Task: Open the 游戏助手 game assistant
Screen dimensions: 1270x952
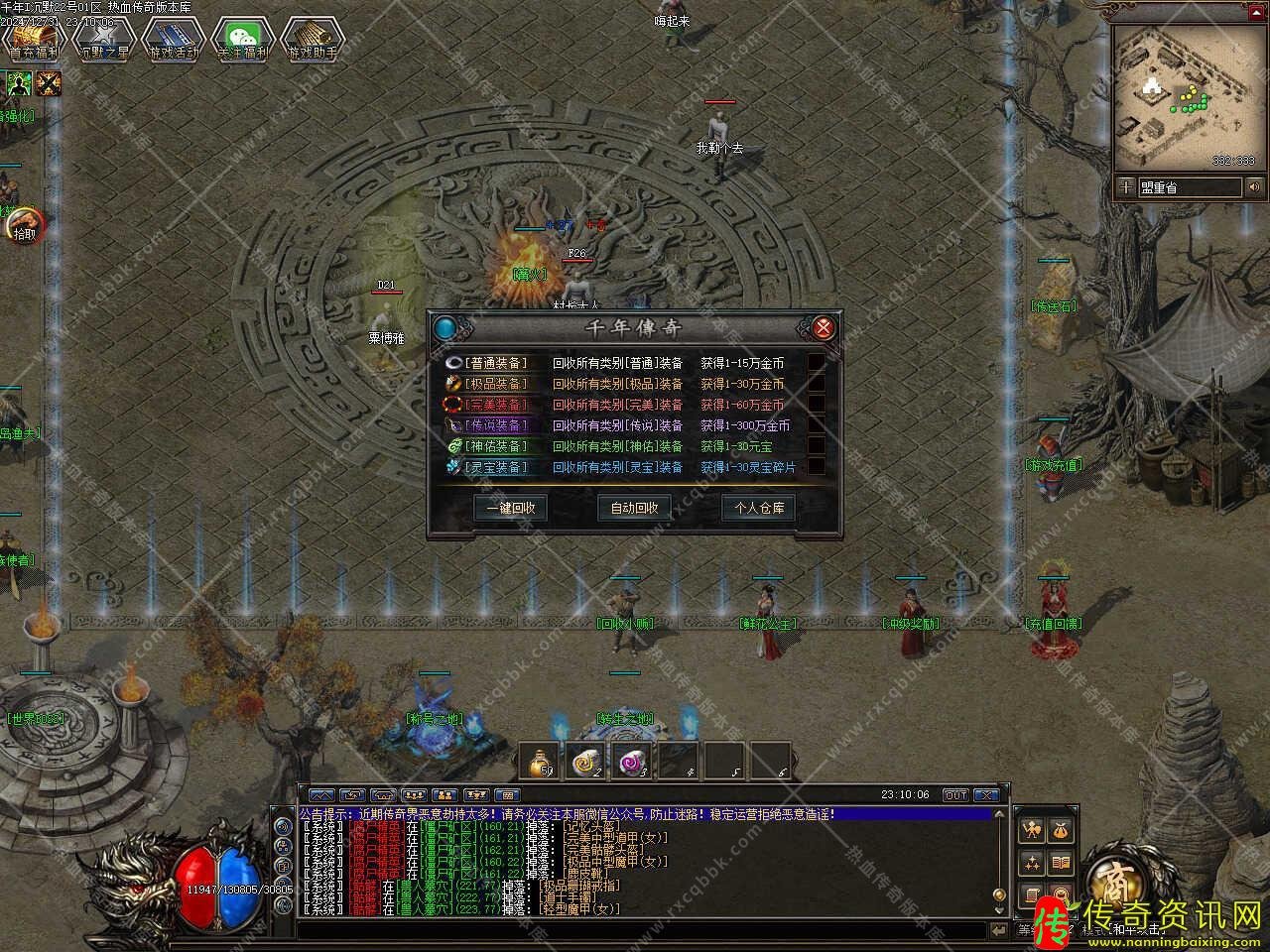Action: (313, 40)
